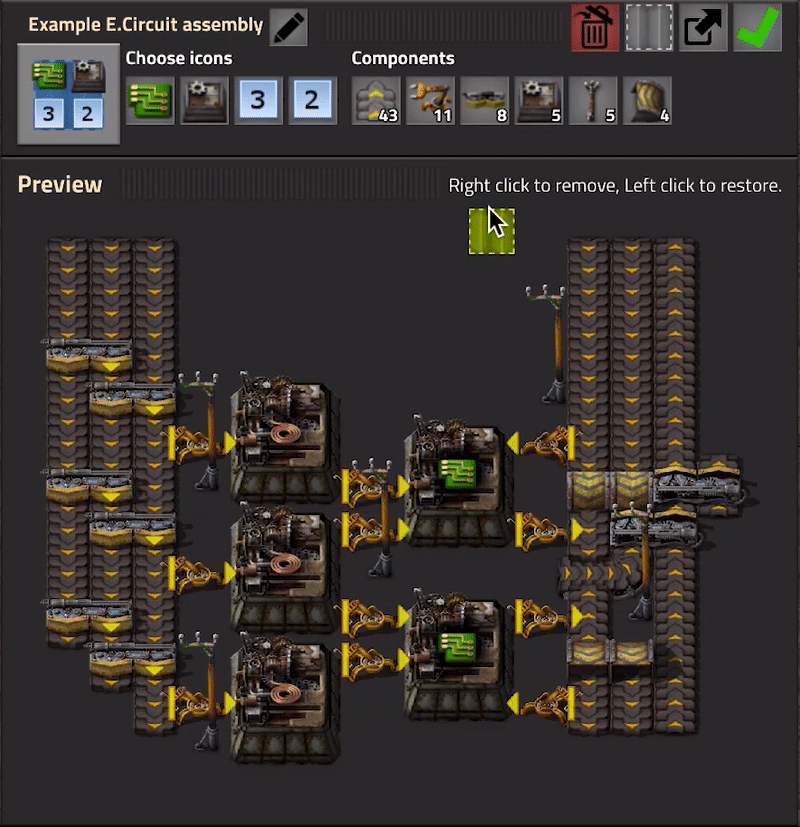Click the electric pole component showing 5
Screen dimensions: 800x827
tap(593, 101)
